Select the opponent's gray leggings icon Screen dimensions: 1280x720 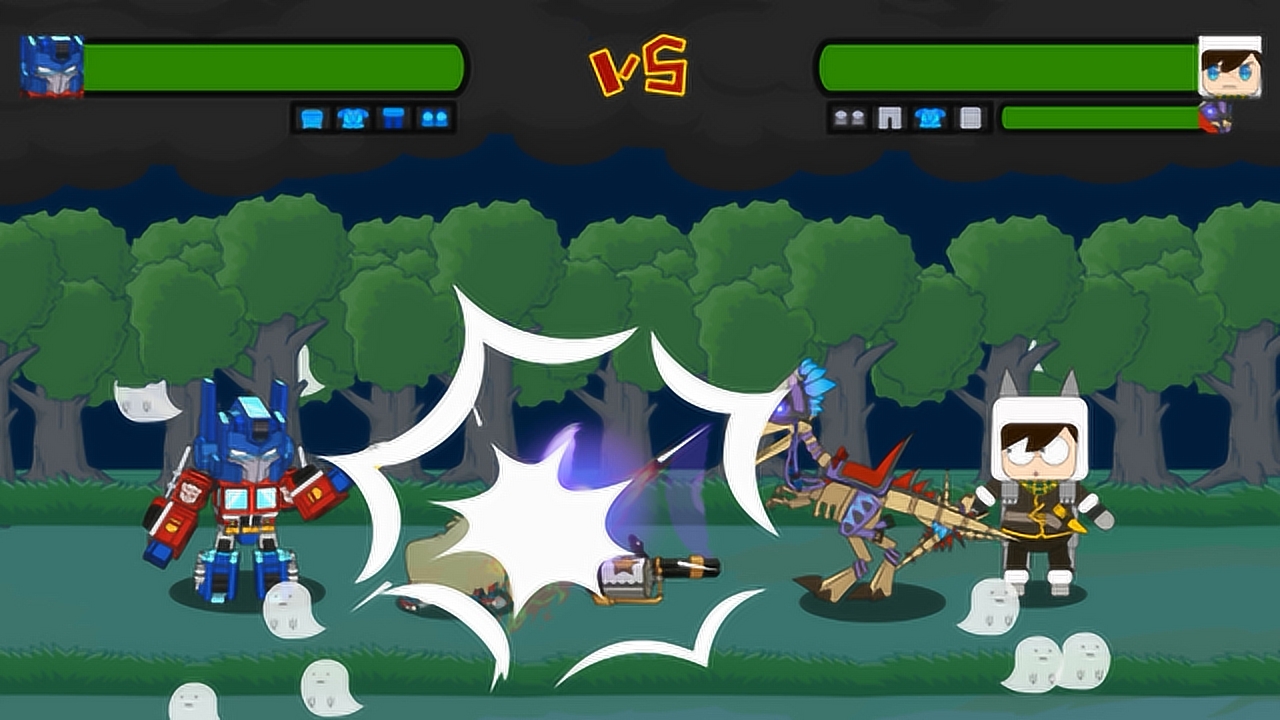(x=889, y=118)
